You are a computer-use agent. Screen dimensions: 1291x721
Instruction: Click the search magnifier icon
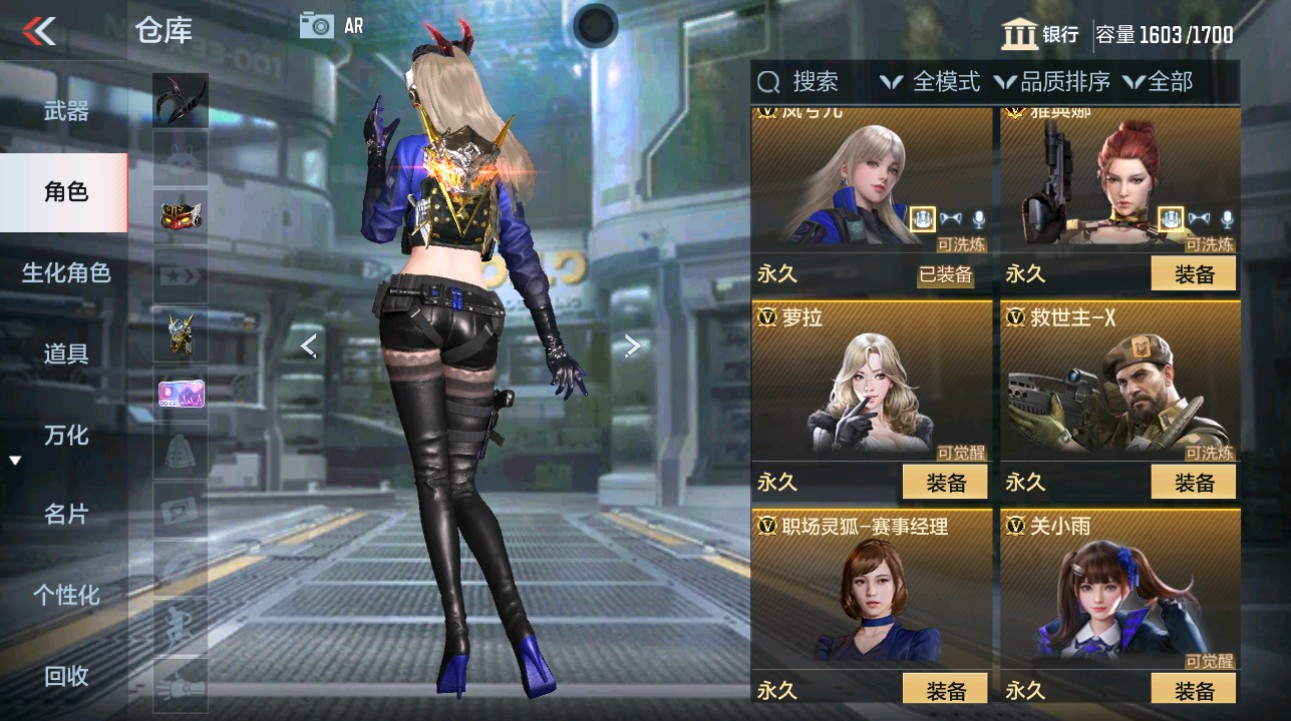[767, 82]
